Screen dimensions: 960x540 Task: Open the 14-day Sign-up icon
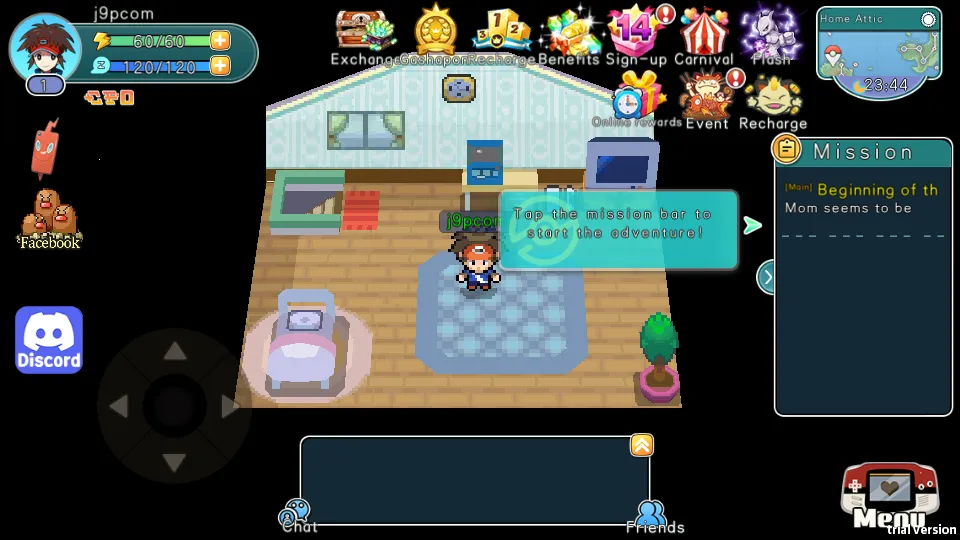point(638,31)
